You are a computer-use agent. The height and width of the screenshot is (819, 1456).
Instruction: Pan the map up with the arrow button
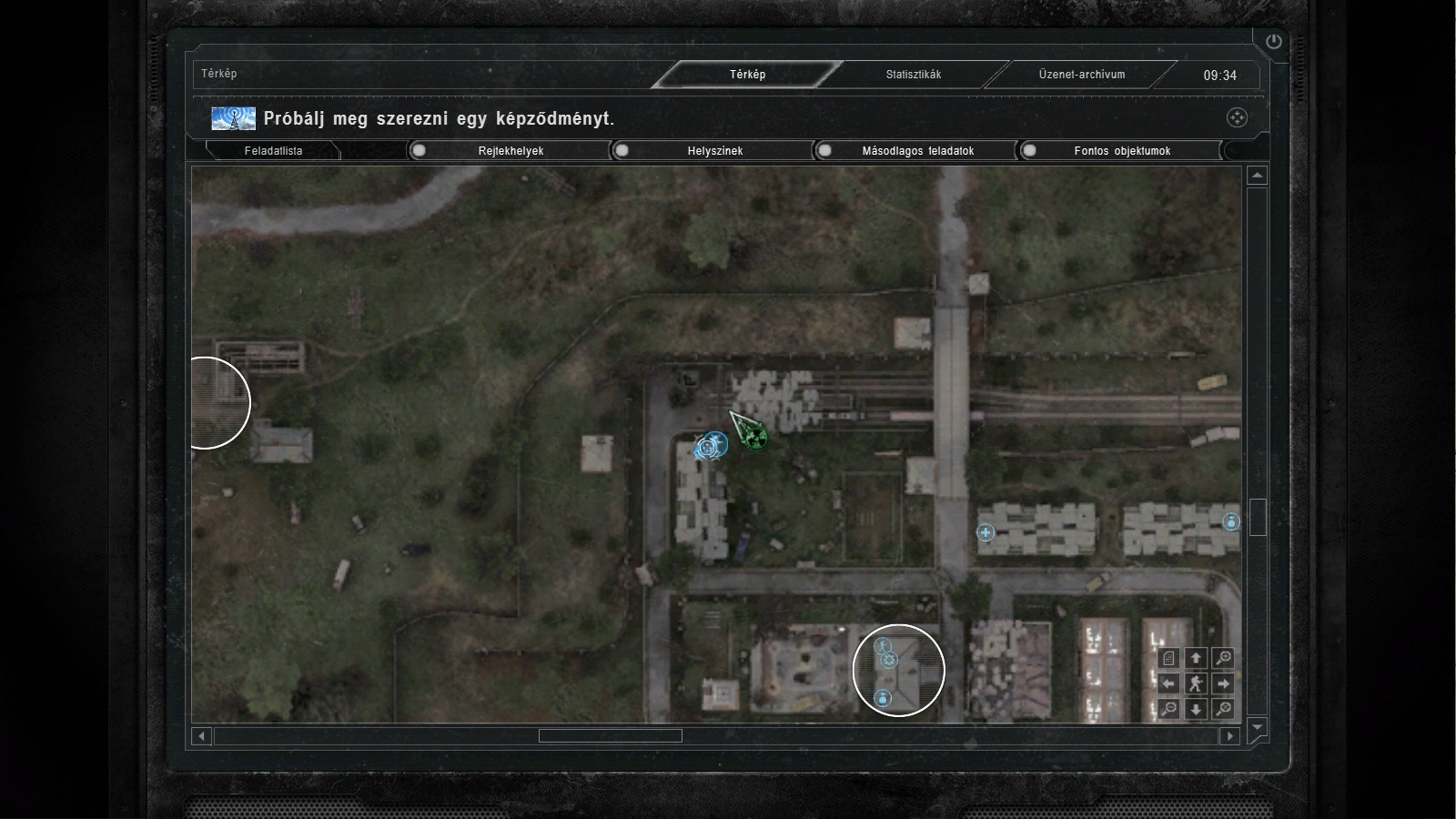1196,658
